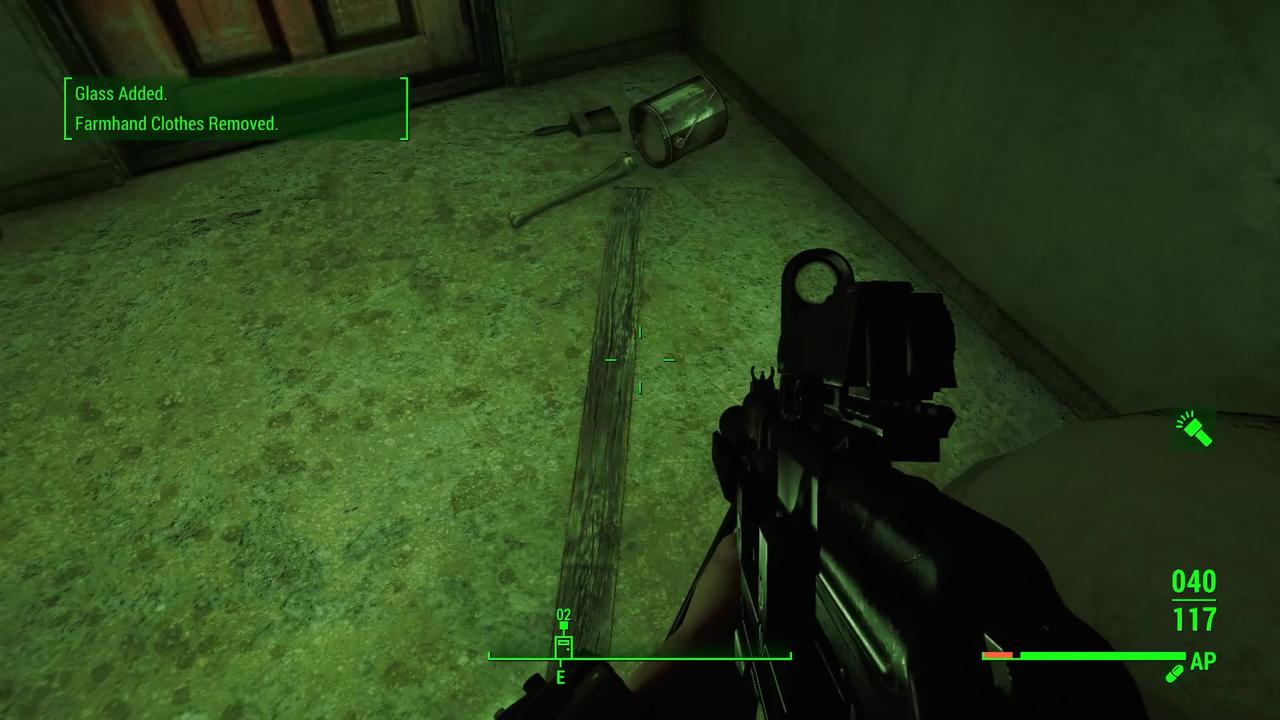Expand the compass strip

tap(640, 657)
